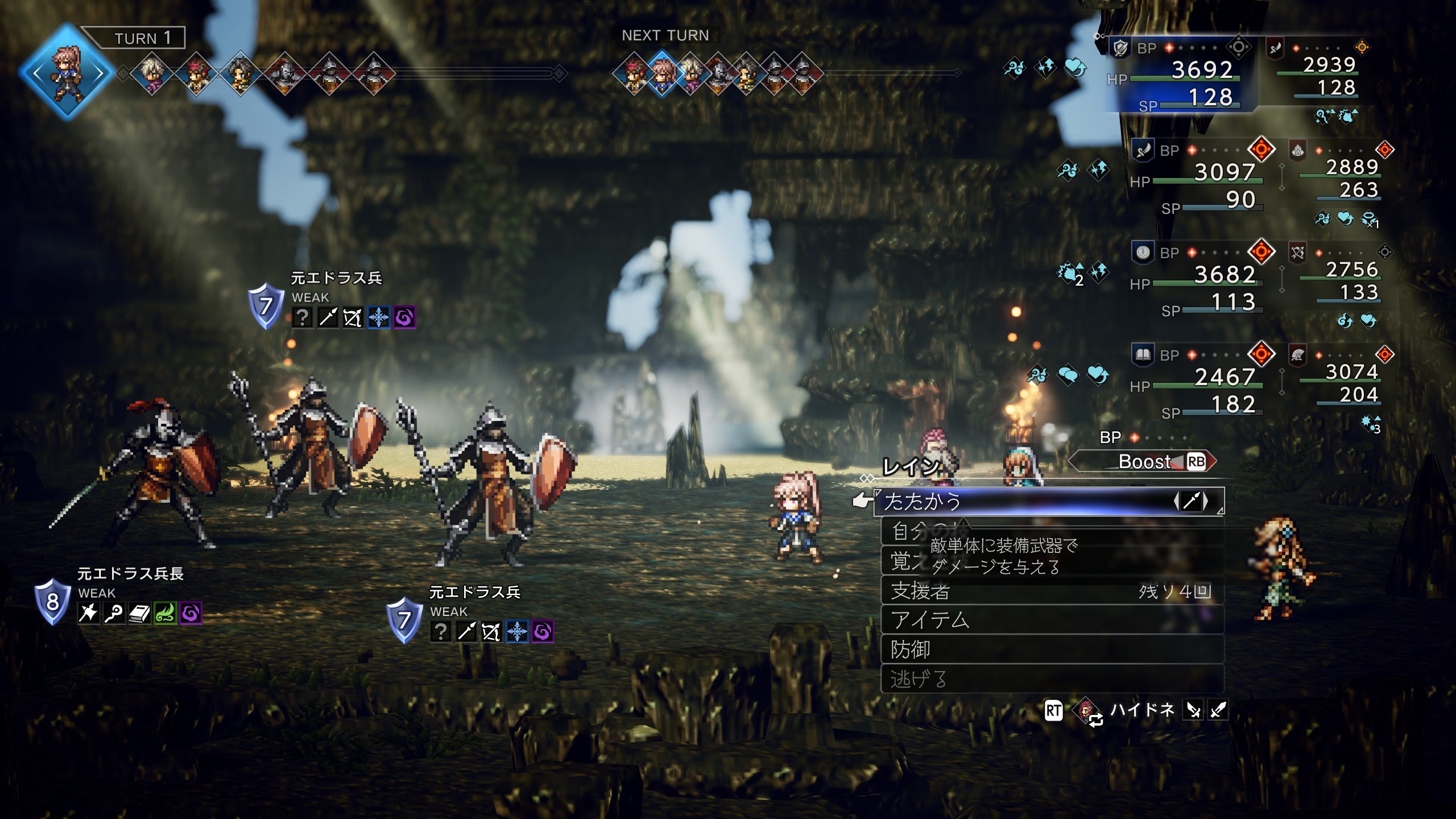Click right weapon arrow on たたかう row
This screenshot has height=819, width=1456.
[1206, 502]
